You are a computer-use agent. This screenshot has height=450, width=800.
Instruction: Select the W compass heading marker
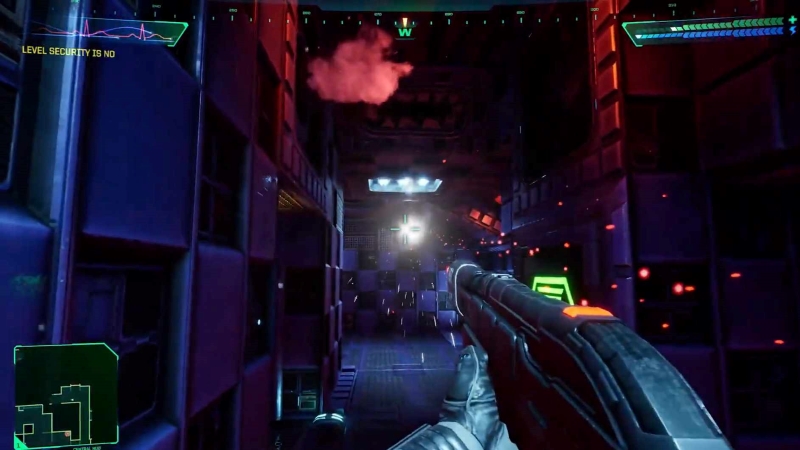[x=404, y=31]
